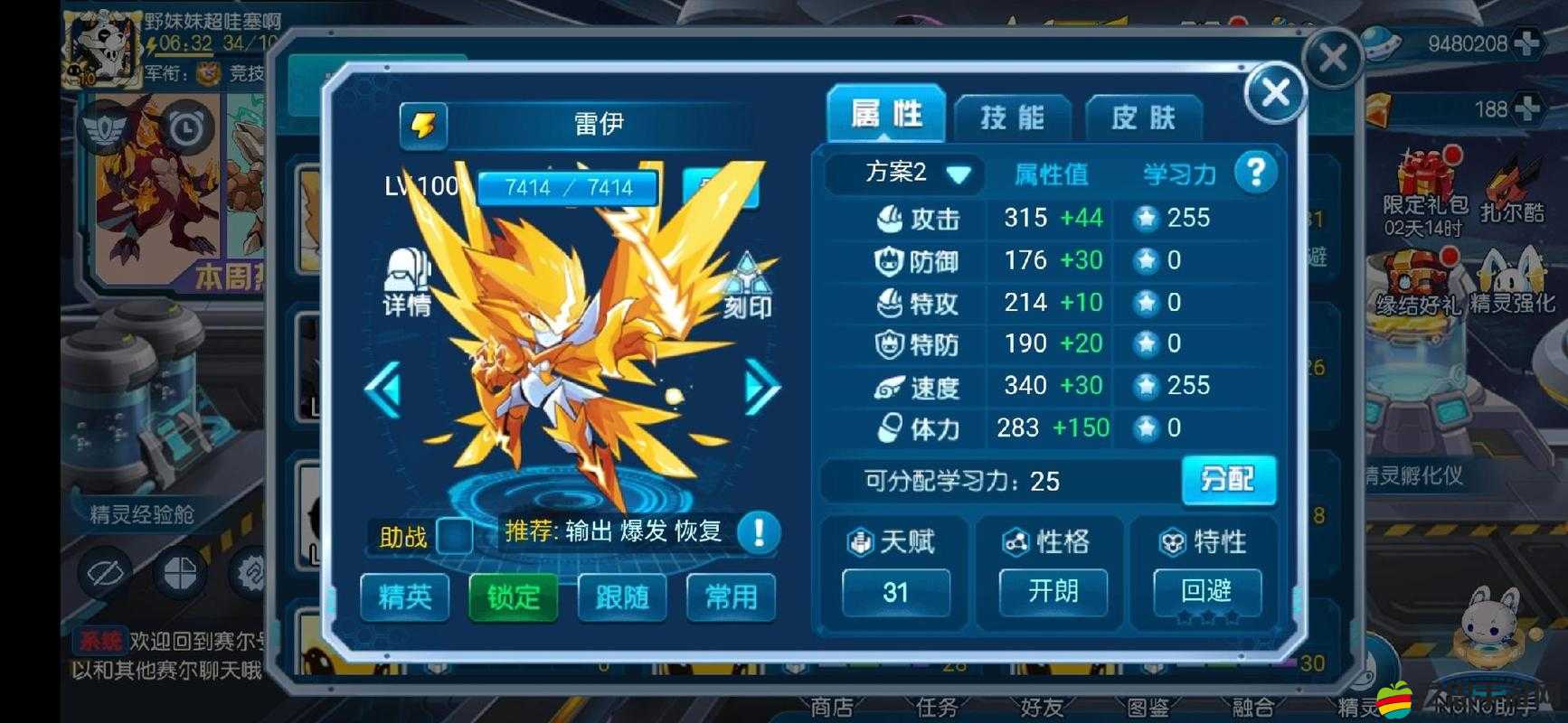Click the 特性 trait icon
Image resolution: width=1568 pixels, height=723 pixels.
[x=1173, y=541]
